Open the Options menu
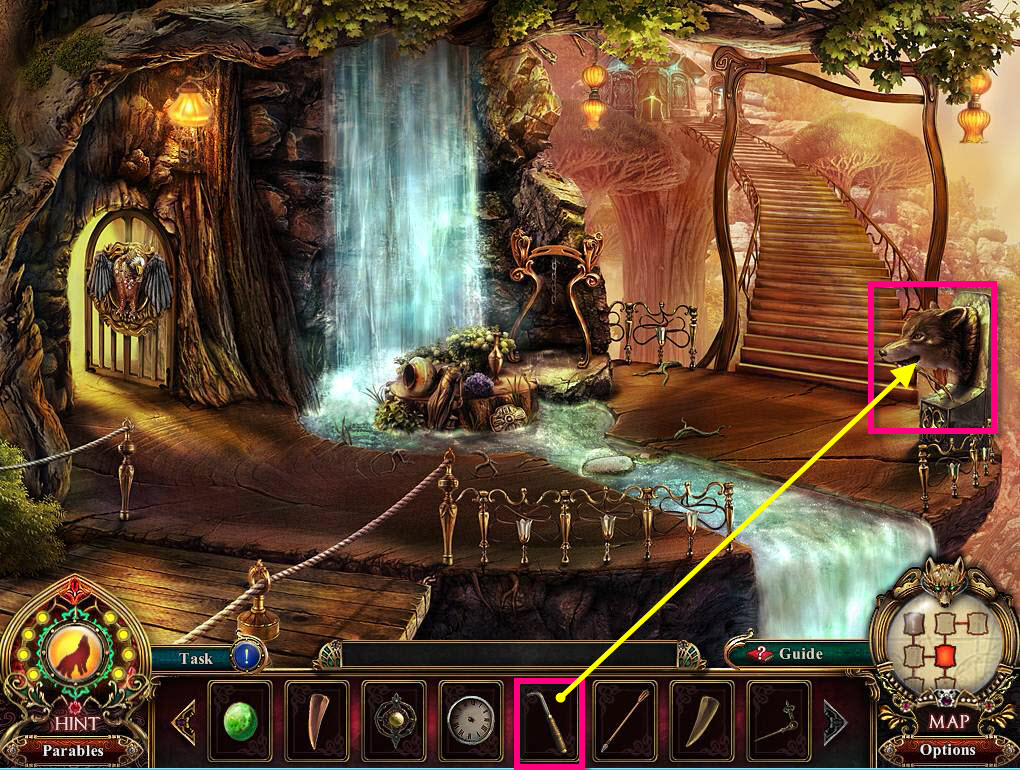Image resolution: width=1020 pixels, height=770 pixels. tap(947, 750)
